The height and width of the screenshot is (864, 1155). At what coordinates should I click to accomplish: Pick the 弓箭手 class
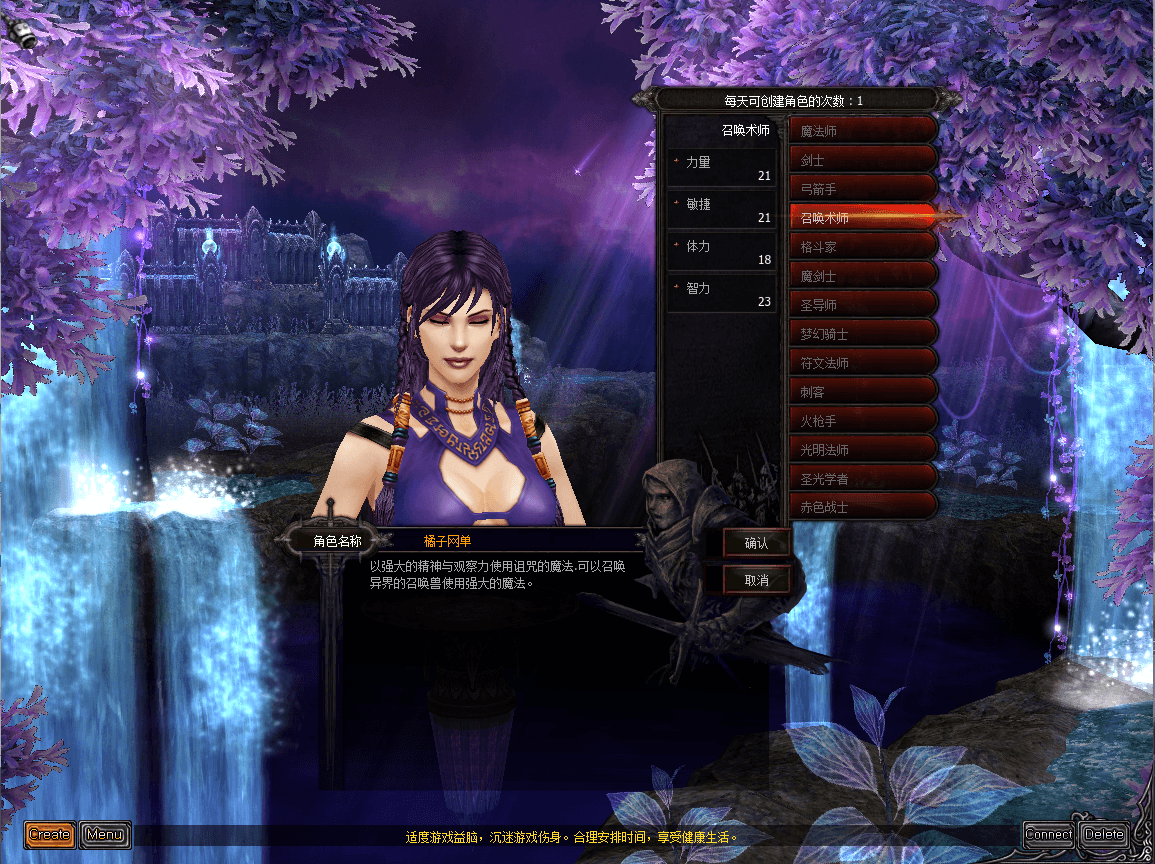(862, 188)
